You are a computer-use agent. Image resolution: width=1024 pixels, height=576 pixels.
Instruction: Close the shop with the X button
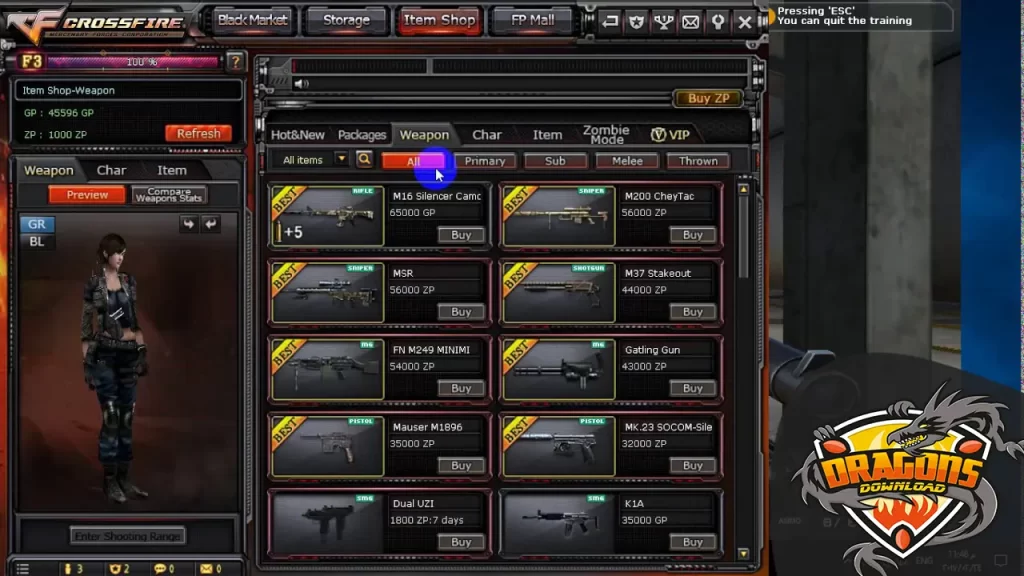point(744,21)
